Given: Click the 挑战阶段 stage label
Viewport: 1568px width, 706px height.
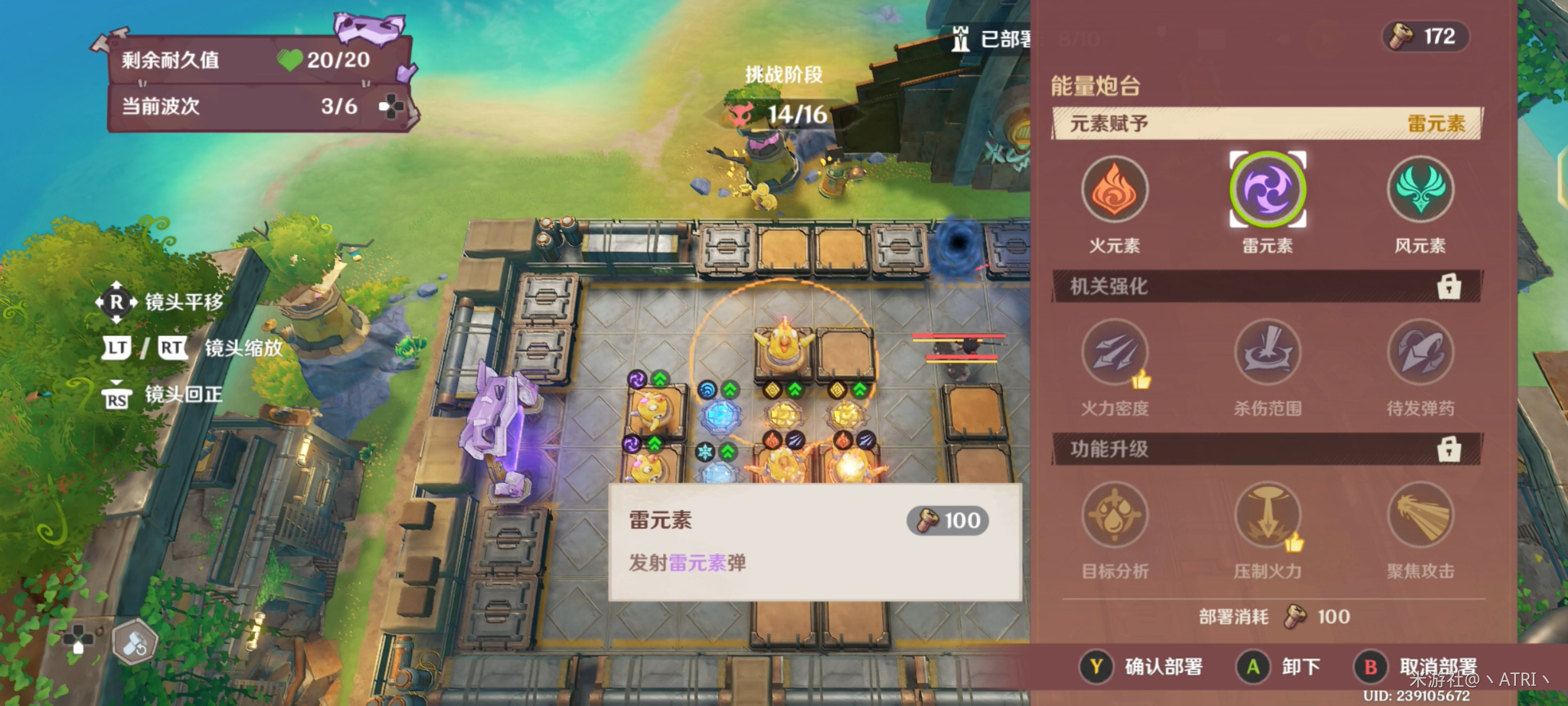Looking at the screenshot, I should point(784,77).
